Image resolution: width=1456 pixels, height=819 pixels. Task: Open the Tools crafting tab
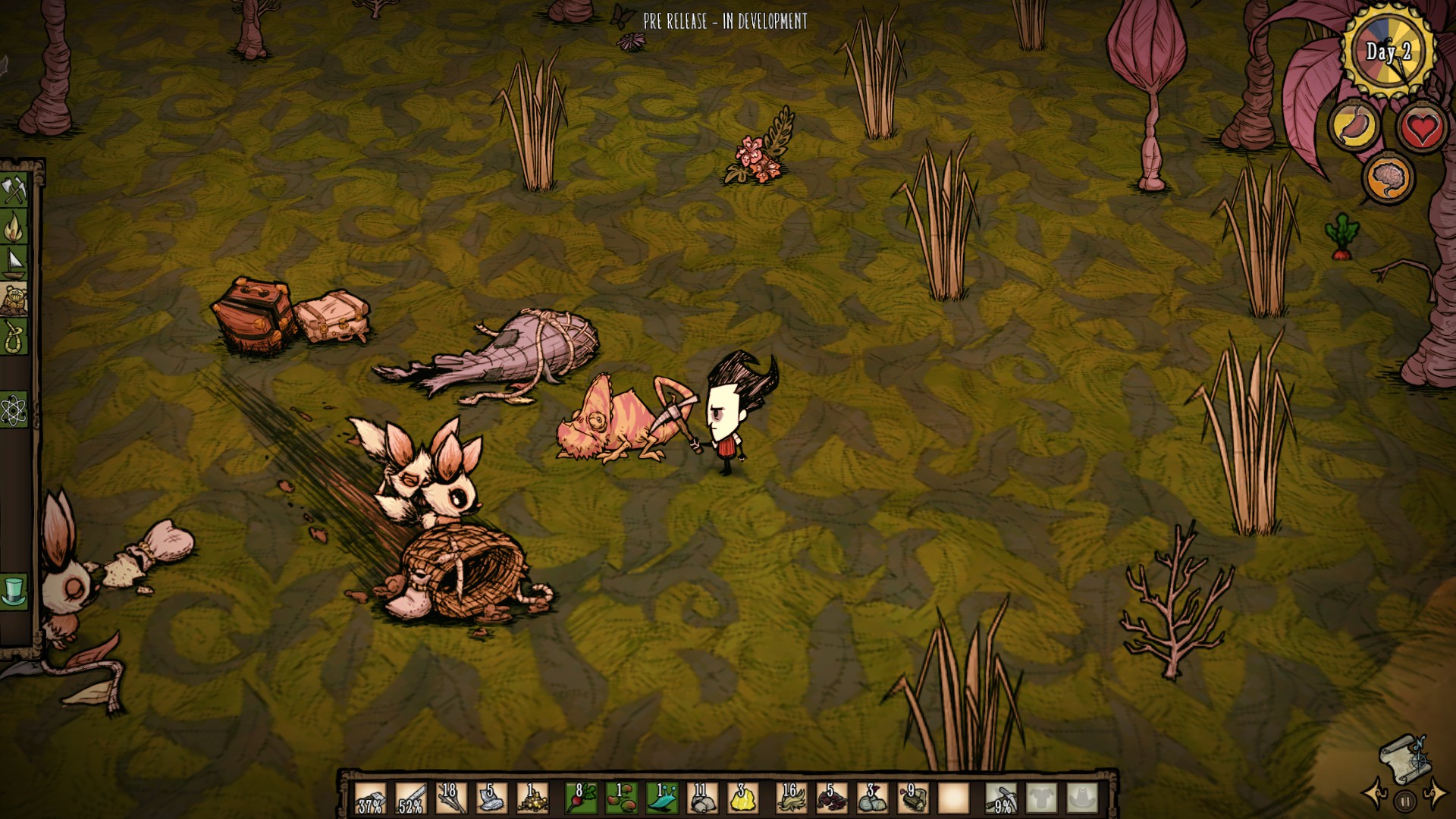pyautogui.click(x=14, y=190)
